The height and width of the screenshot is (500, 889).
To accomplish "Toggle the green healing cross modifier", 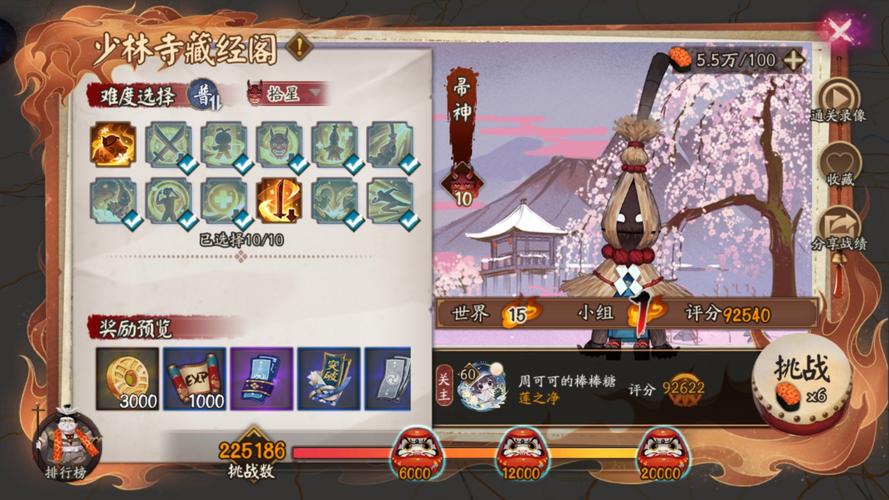I will [223, 200].
